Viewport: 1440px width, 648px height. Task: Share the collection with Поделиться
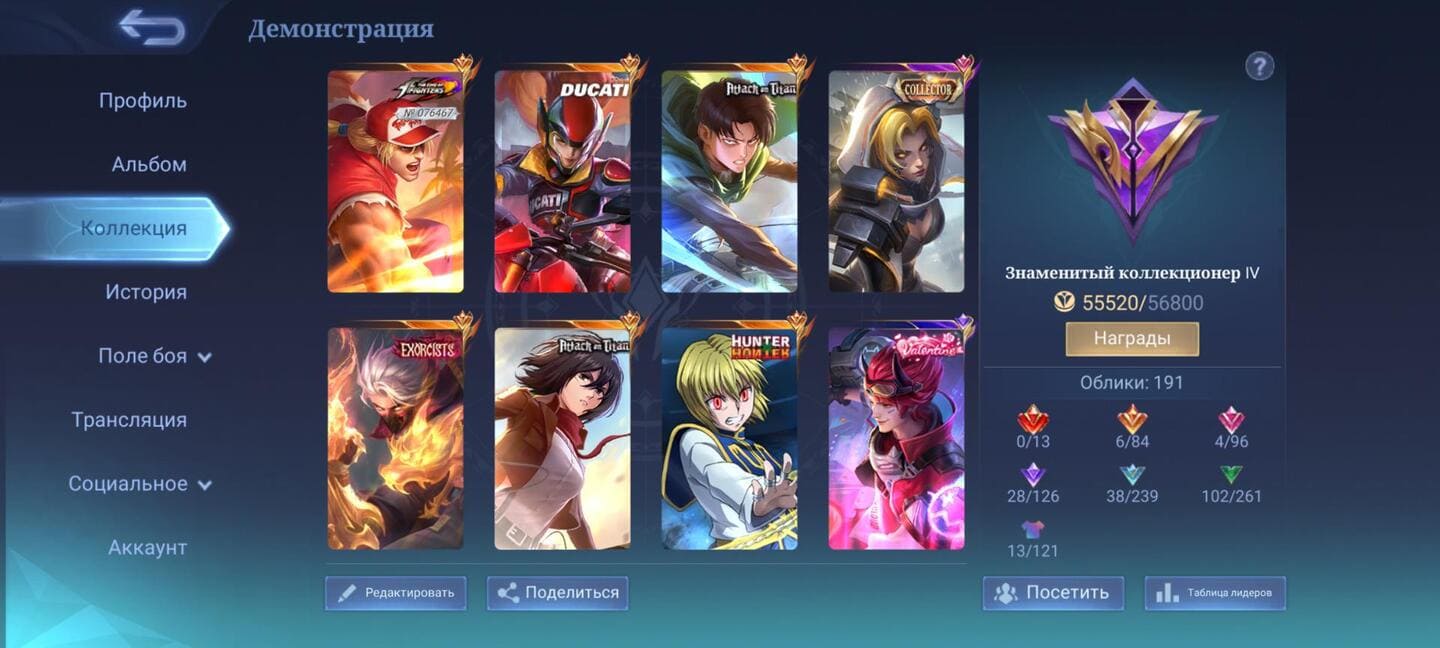point(558,593)
